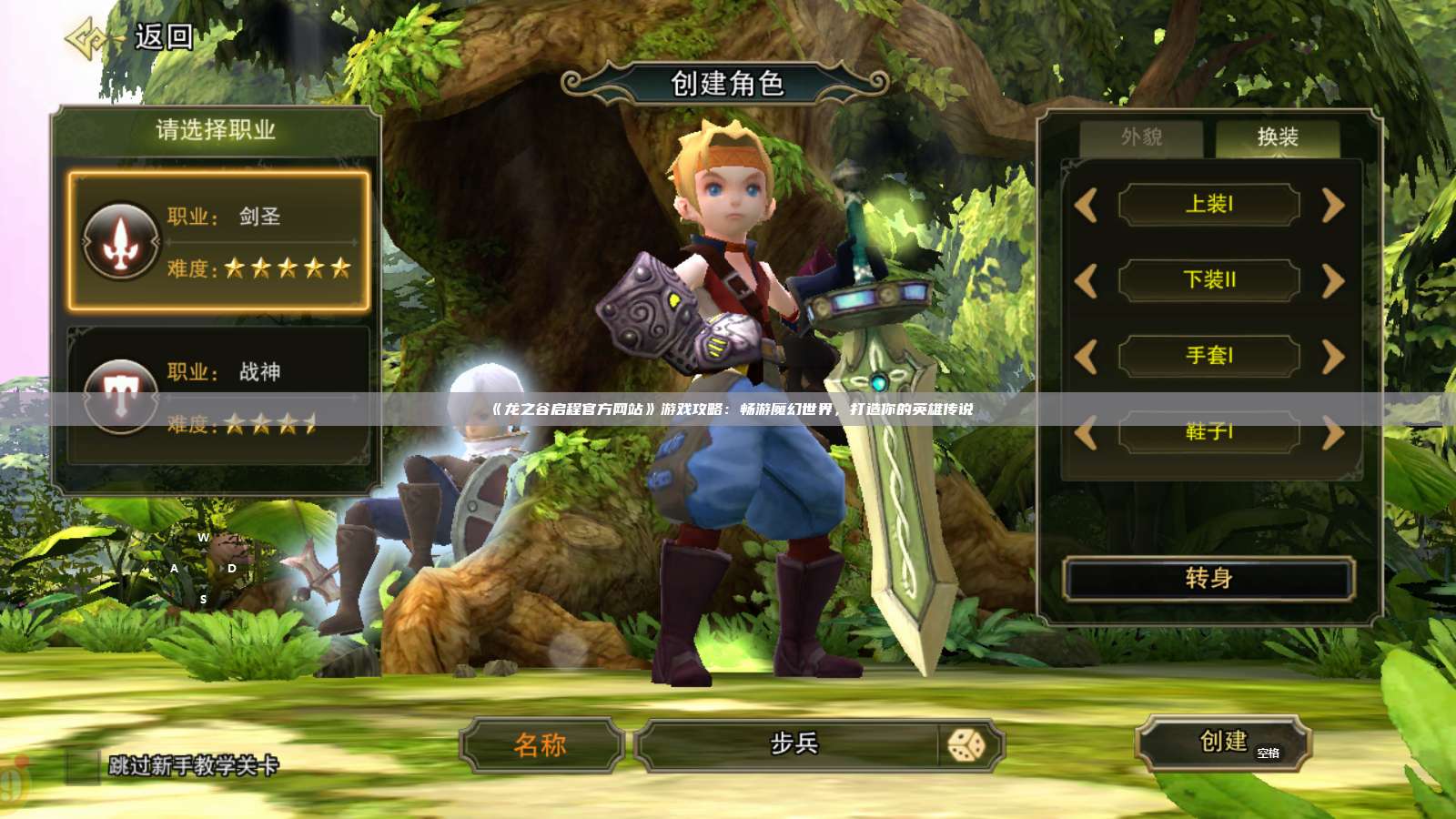Switch to the 换装 tab
This screenshot has width=1456, height=819.
(x=1278, y=138)
